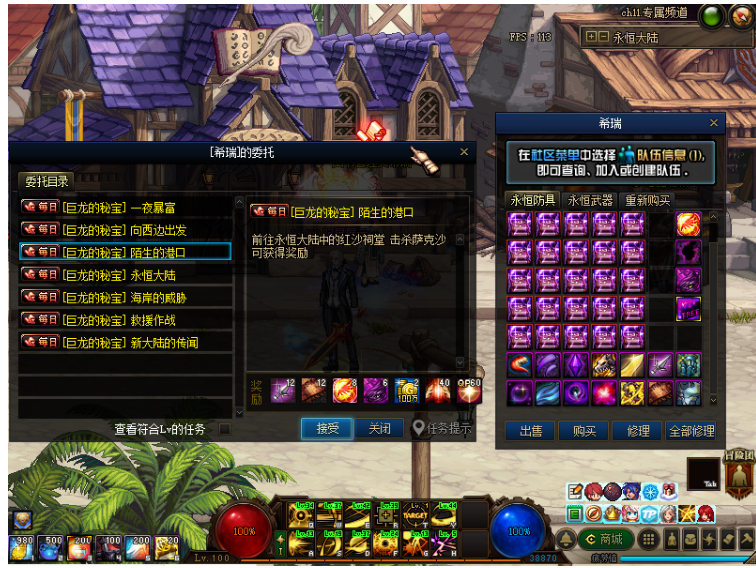The image size is (756, 568).
Task: Open the 重新购买 buyback tab
Action: [647, 200]
